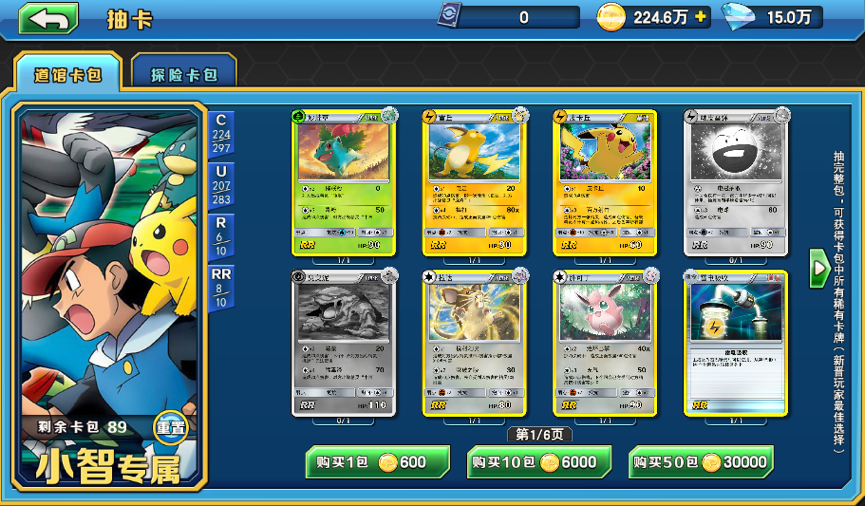
Task: Open the Raticate card
Action: [473, 343]
